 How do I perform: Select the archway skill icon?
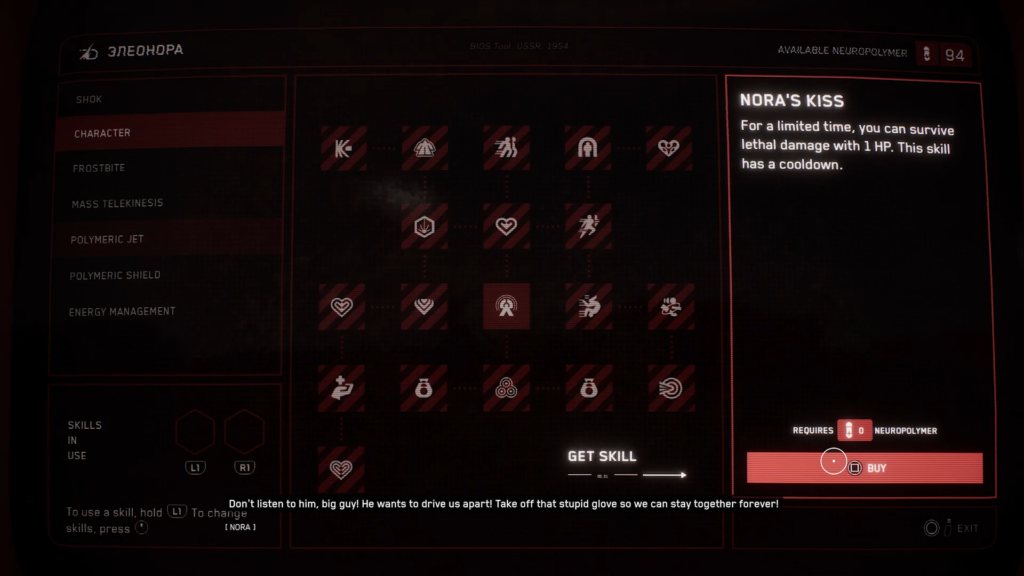pos(588,148)
